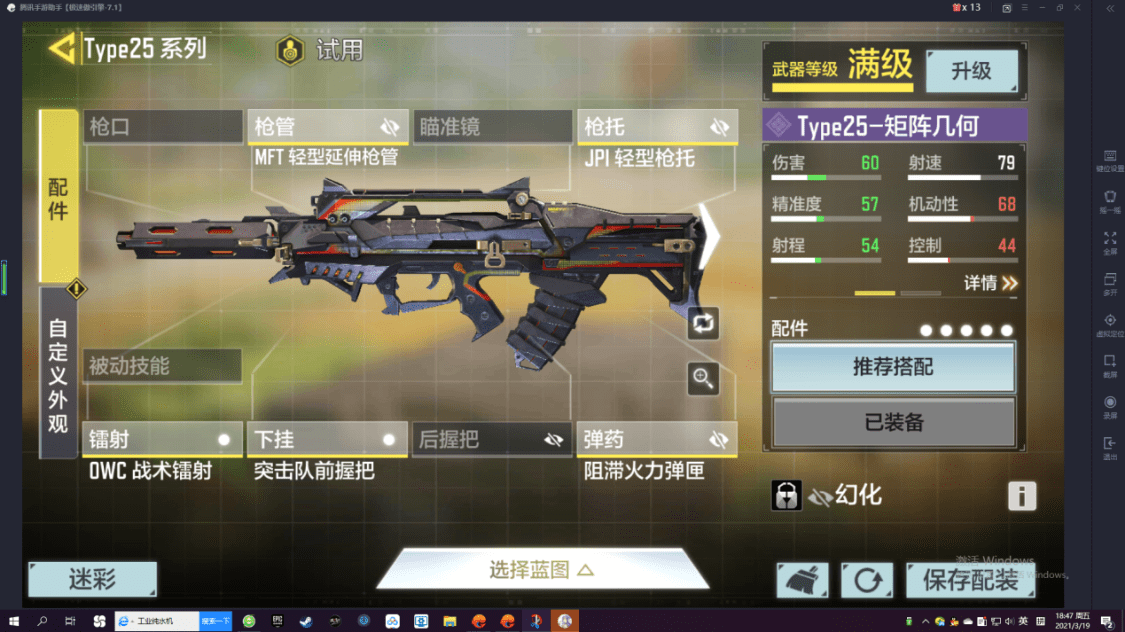Click the 升级 upgrade button

[x=971, y=71]
